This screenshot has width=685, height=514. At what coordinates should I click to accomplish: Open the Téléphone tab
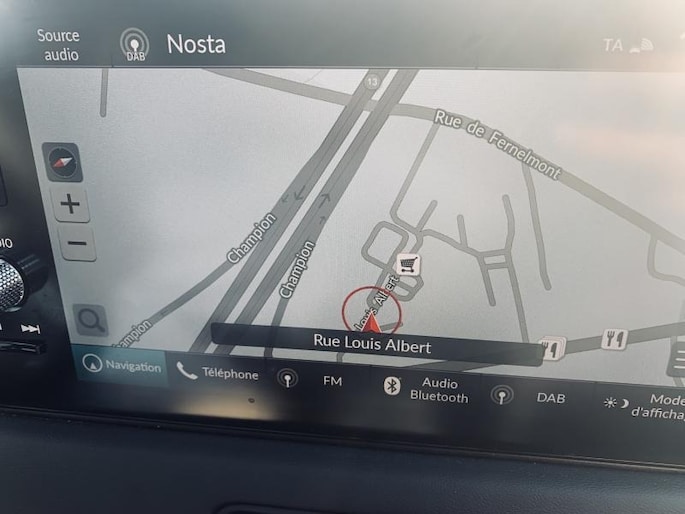point(218,374)
